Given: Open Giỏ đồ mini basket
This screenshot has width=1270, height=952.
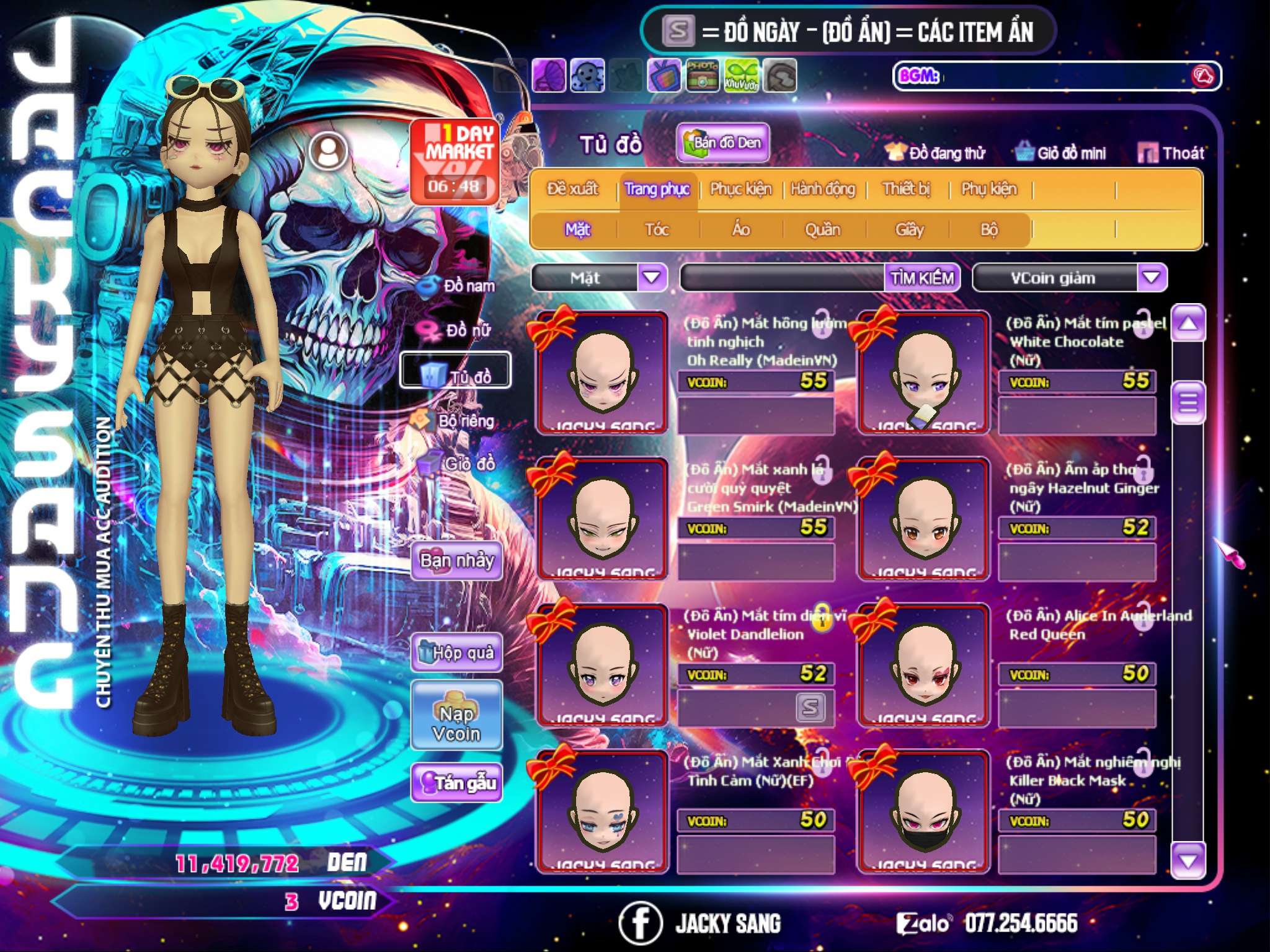Looking at the screenshot, I should [1061, 153].
